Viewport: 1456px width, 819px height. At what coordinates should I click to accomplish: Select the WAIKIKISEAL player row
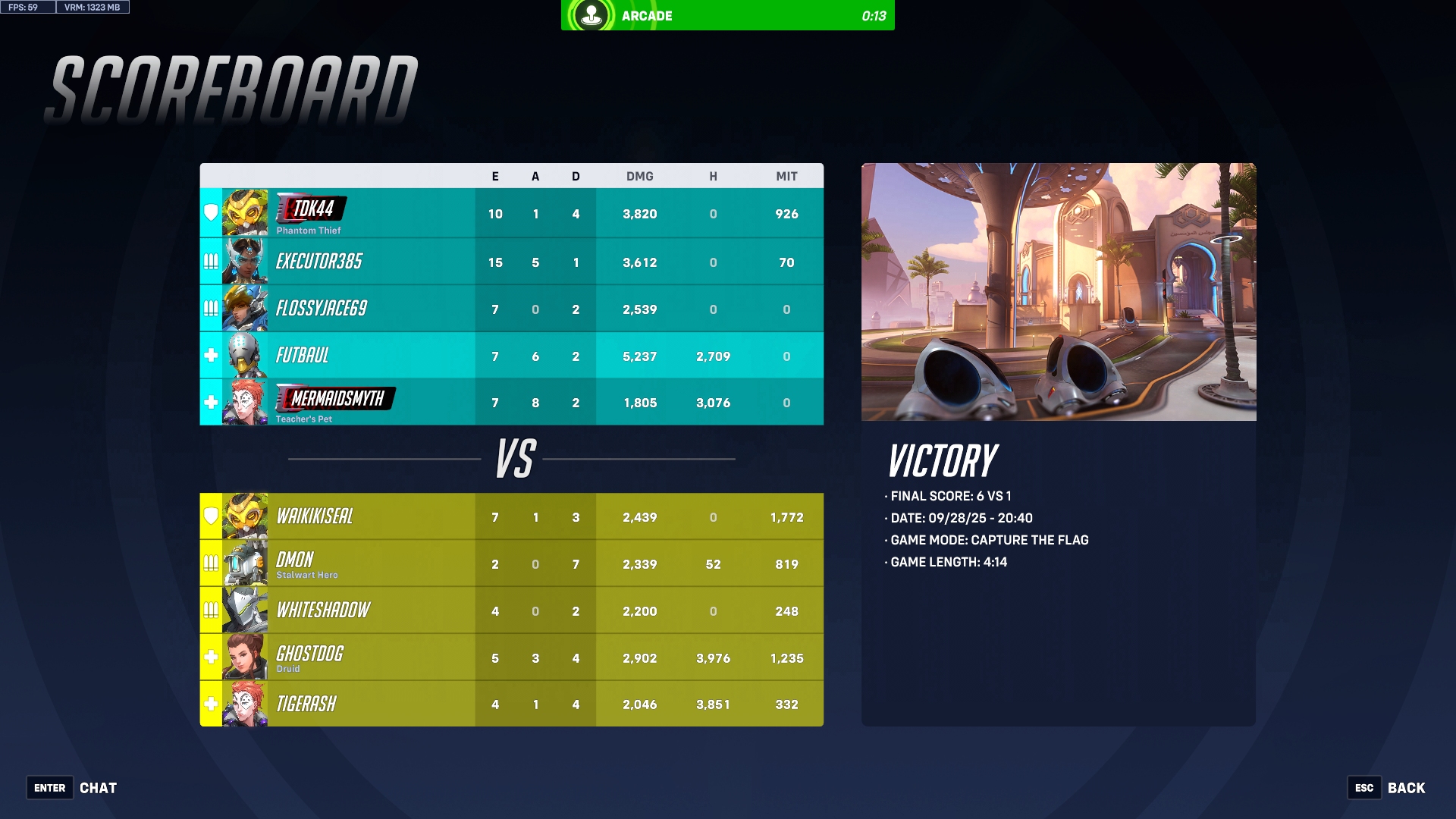(x=511, y=516)
